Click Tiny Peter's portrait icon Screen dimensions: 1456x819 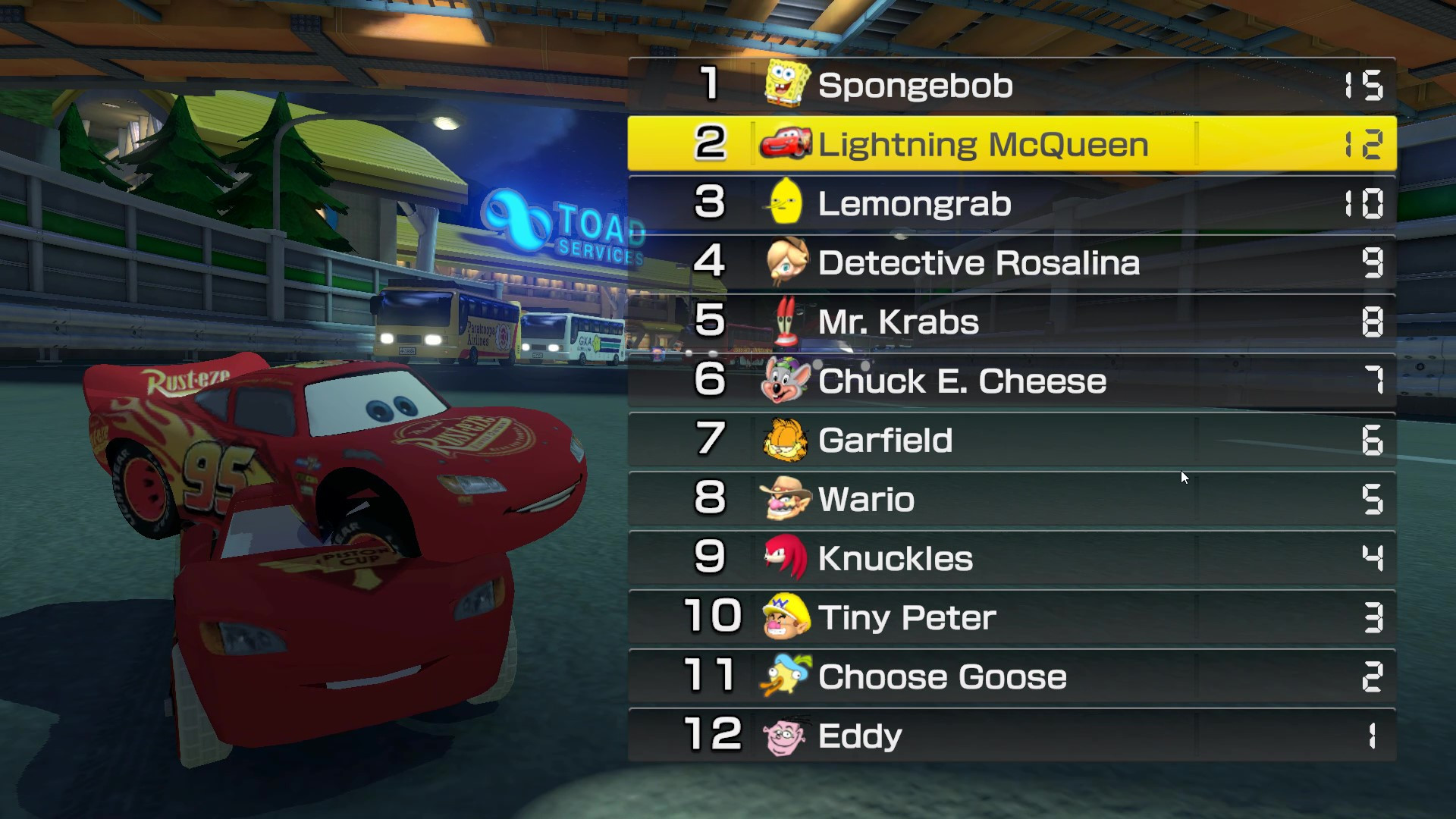[786, 617]
